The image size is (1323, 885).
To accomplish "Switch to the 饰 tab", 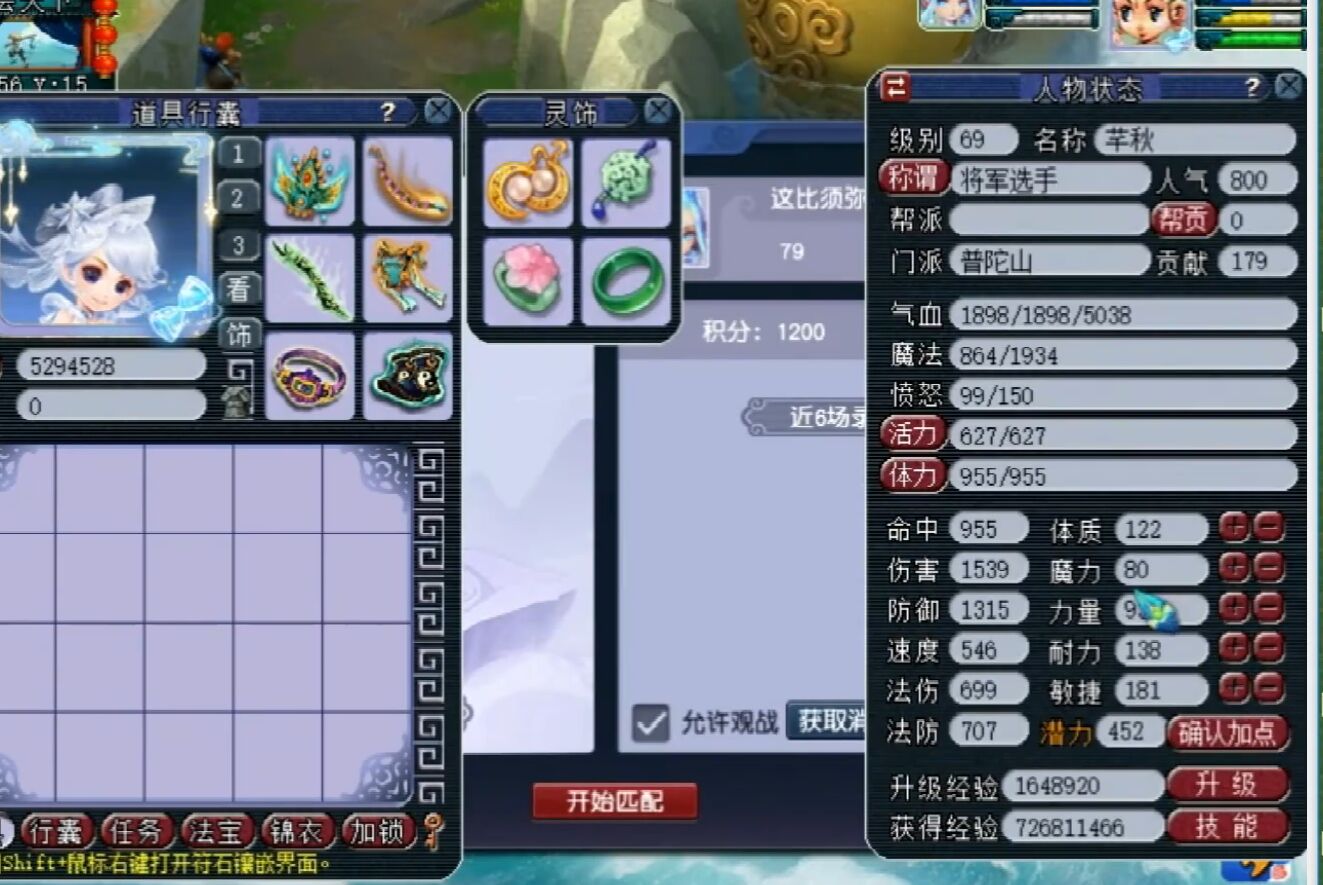I will pos(238,334).
